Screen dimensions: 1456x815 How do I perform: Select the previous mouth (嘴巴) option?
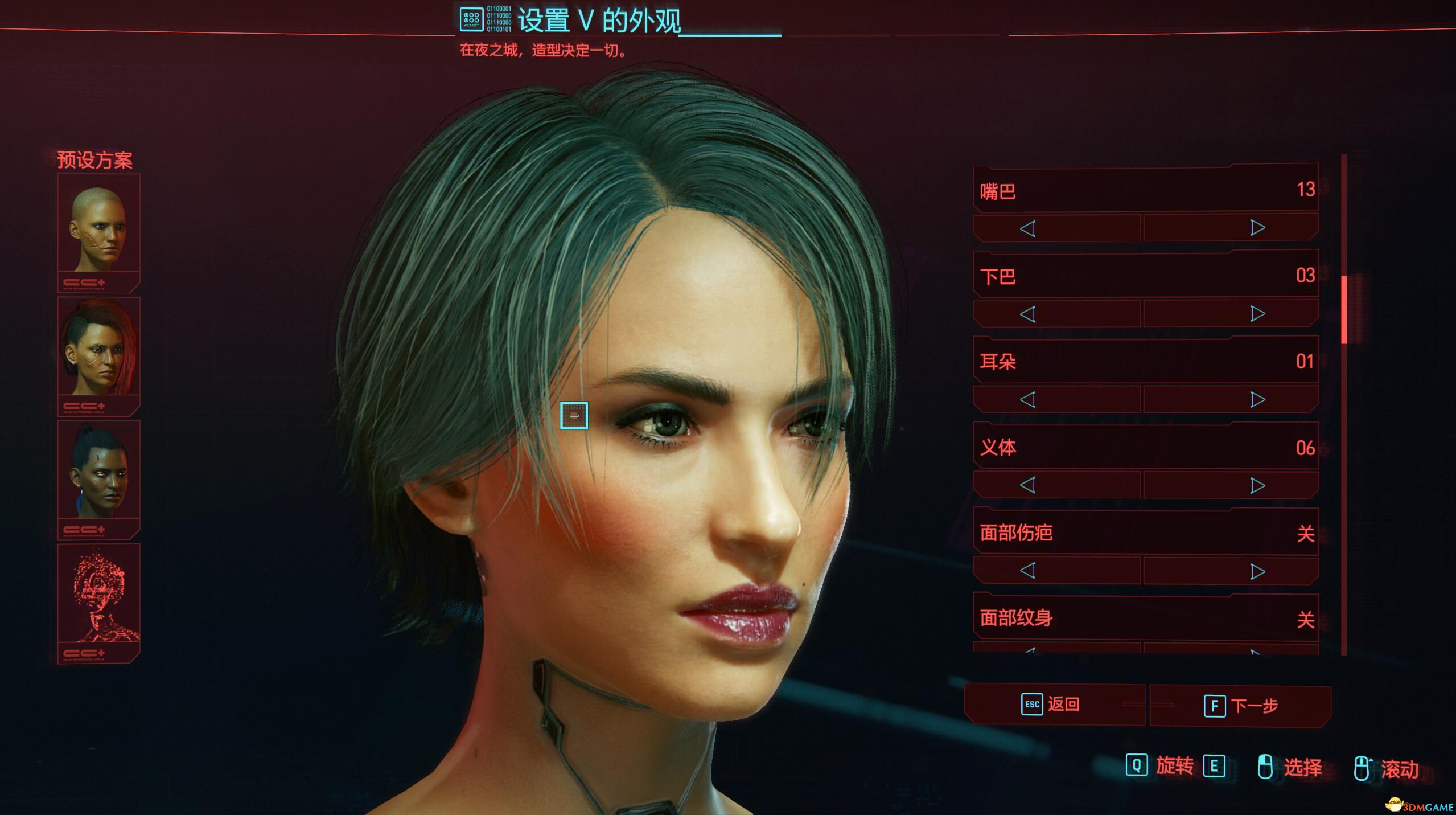(1028, 228)
